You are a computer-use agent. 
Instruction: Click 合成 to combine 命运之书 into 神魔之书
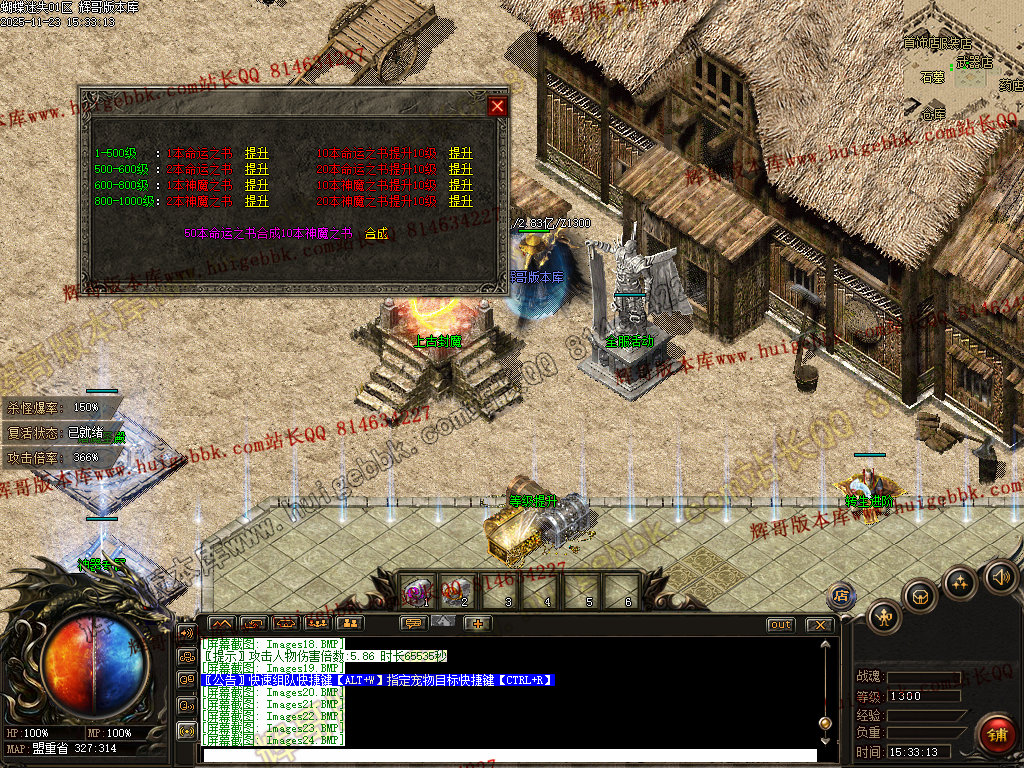pos(376,233)
